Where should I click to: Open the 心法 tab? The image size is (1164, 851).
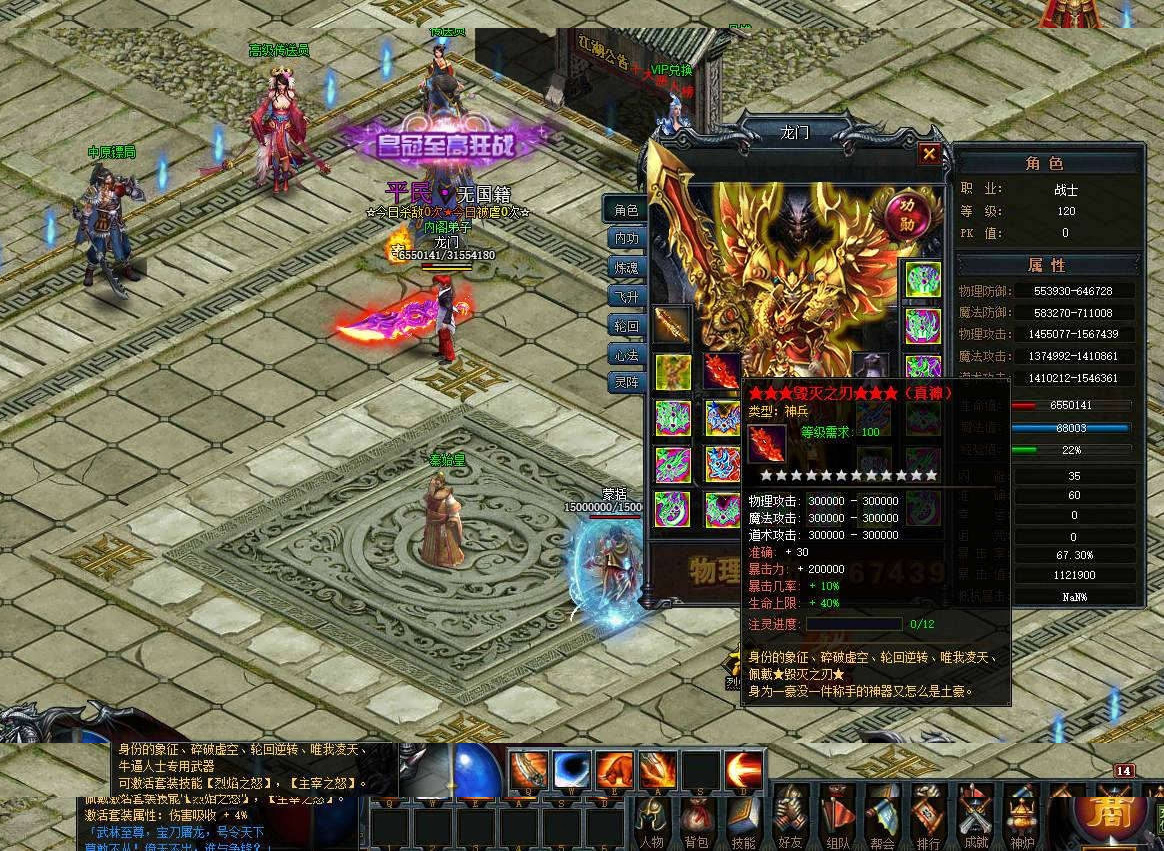coord(626,353)
